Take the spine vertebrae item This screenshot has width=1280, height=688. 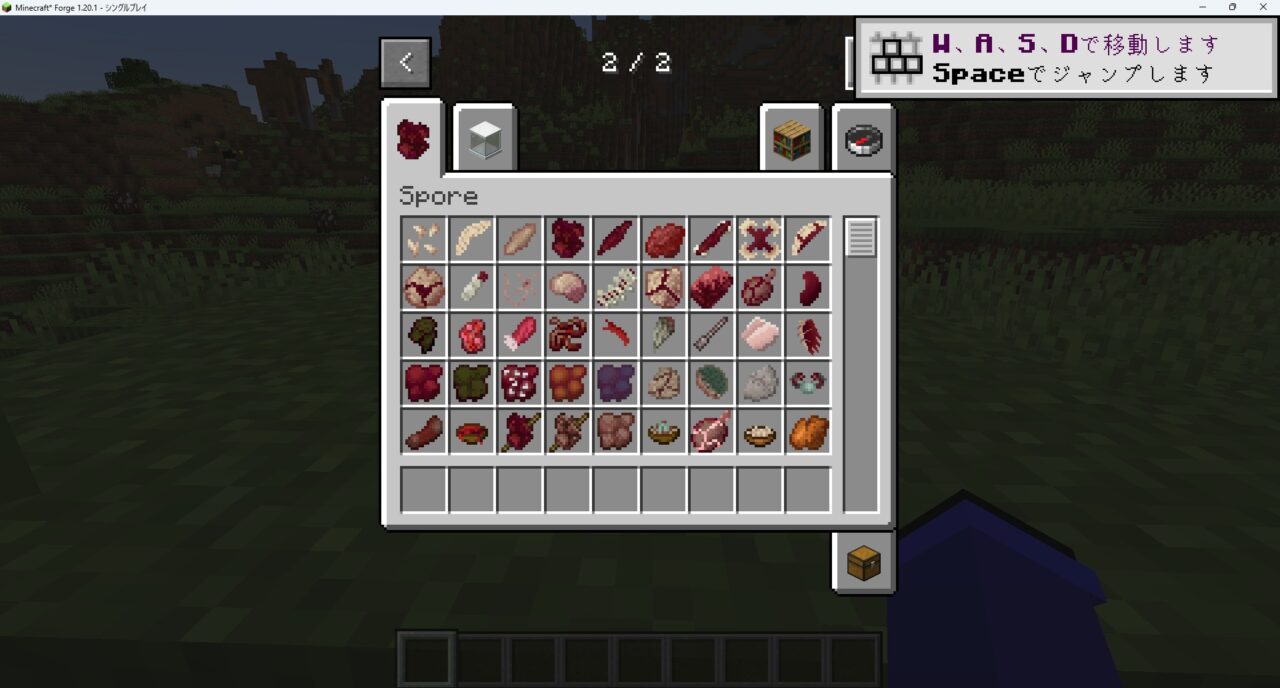tap(616, 287)
